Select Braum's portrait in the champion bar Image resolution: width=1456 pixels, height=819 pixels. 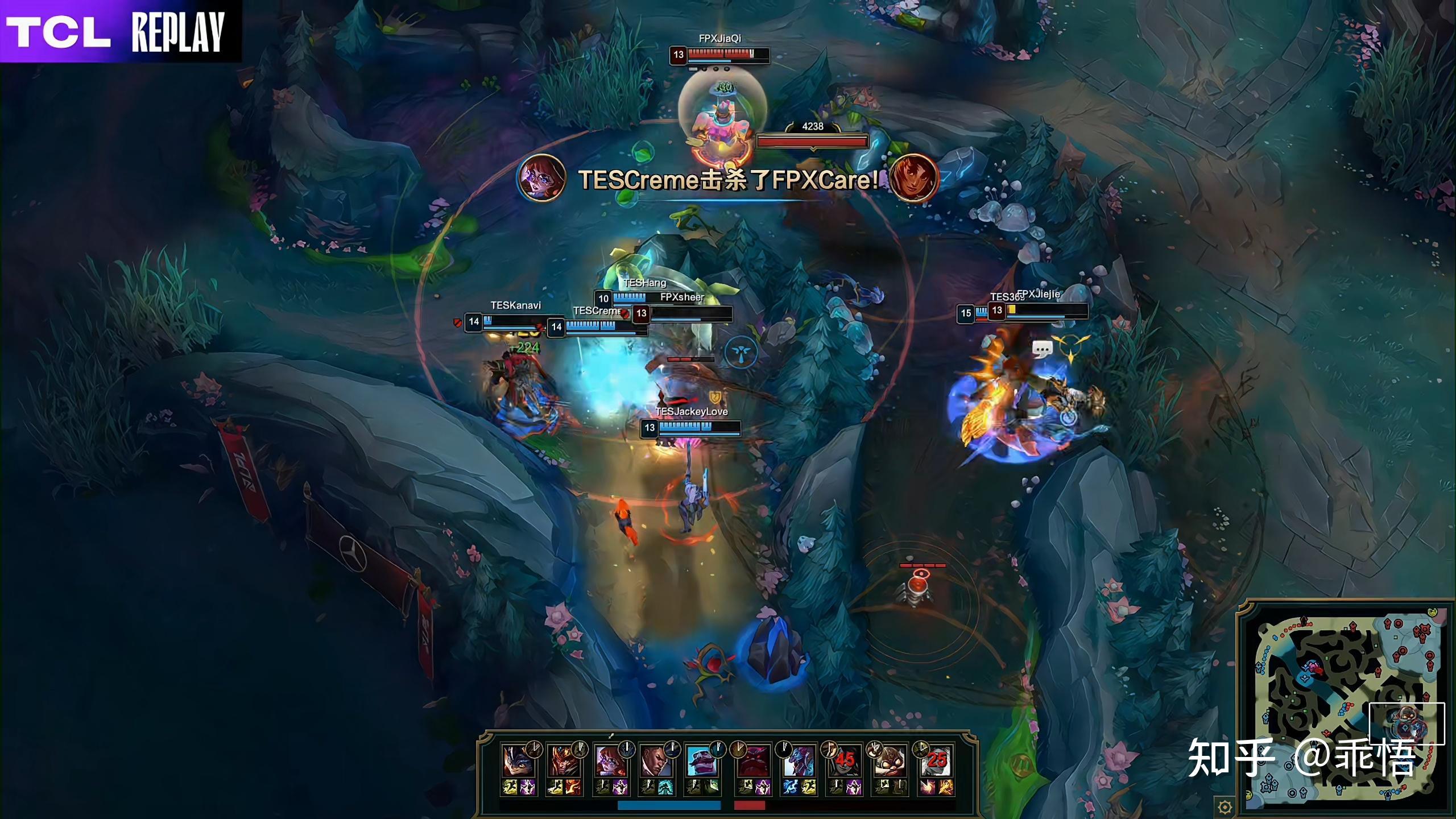(x=701, y=762)
